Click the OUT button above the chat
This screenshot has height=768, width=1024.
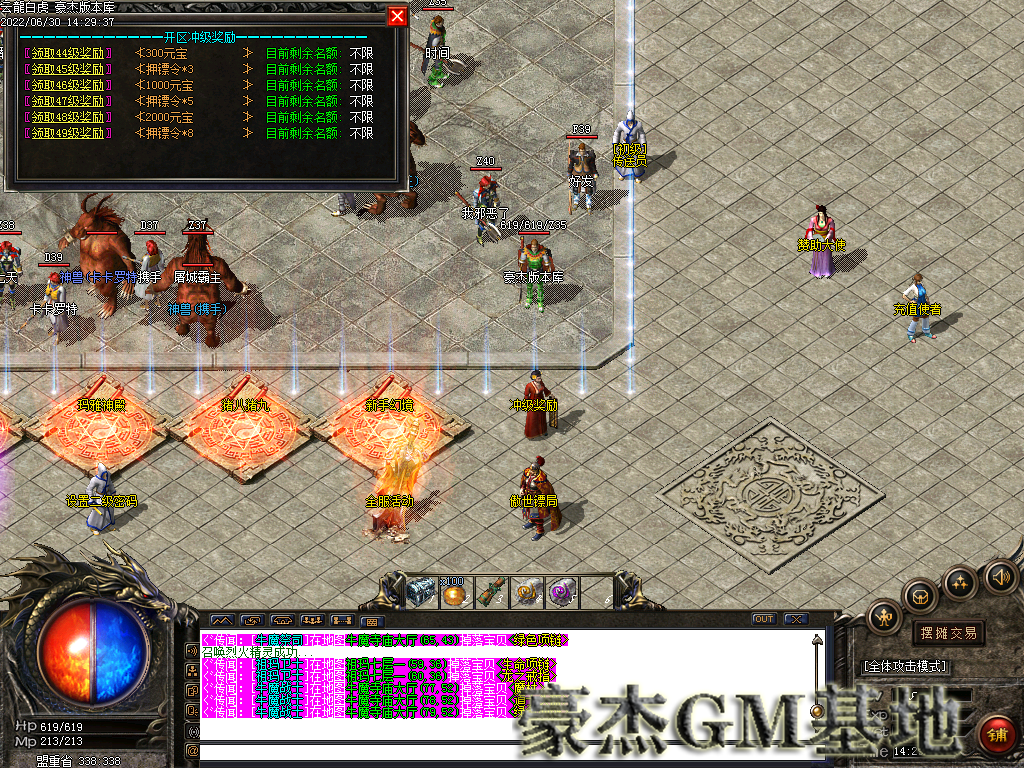click(x=764, y=619)
